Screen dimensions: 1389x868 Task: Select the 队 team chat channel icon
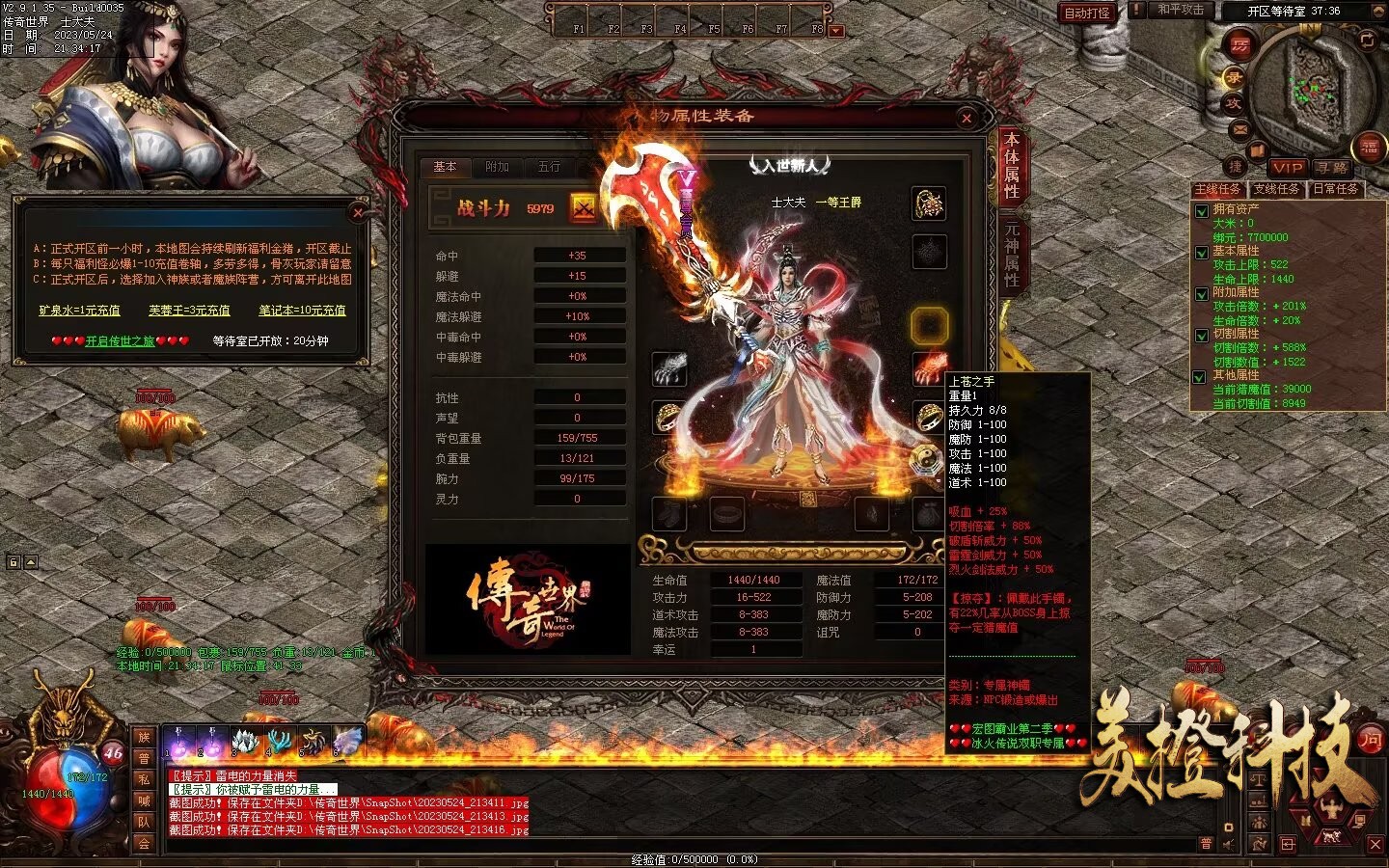[x=145, y=823]
